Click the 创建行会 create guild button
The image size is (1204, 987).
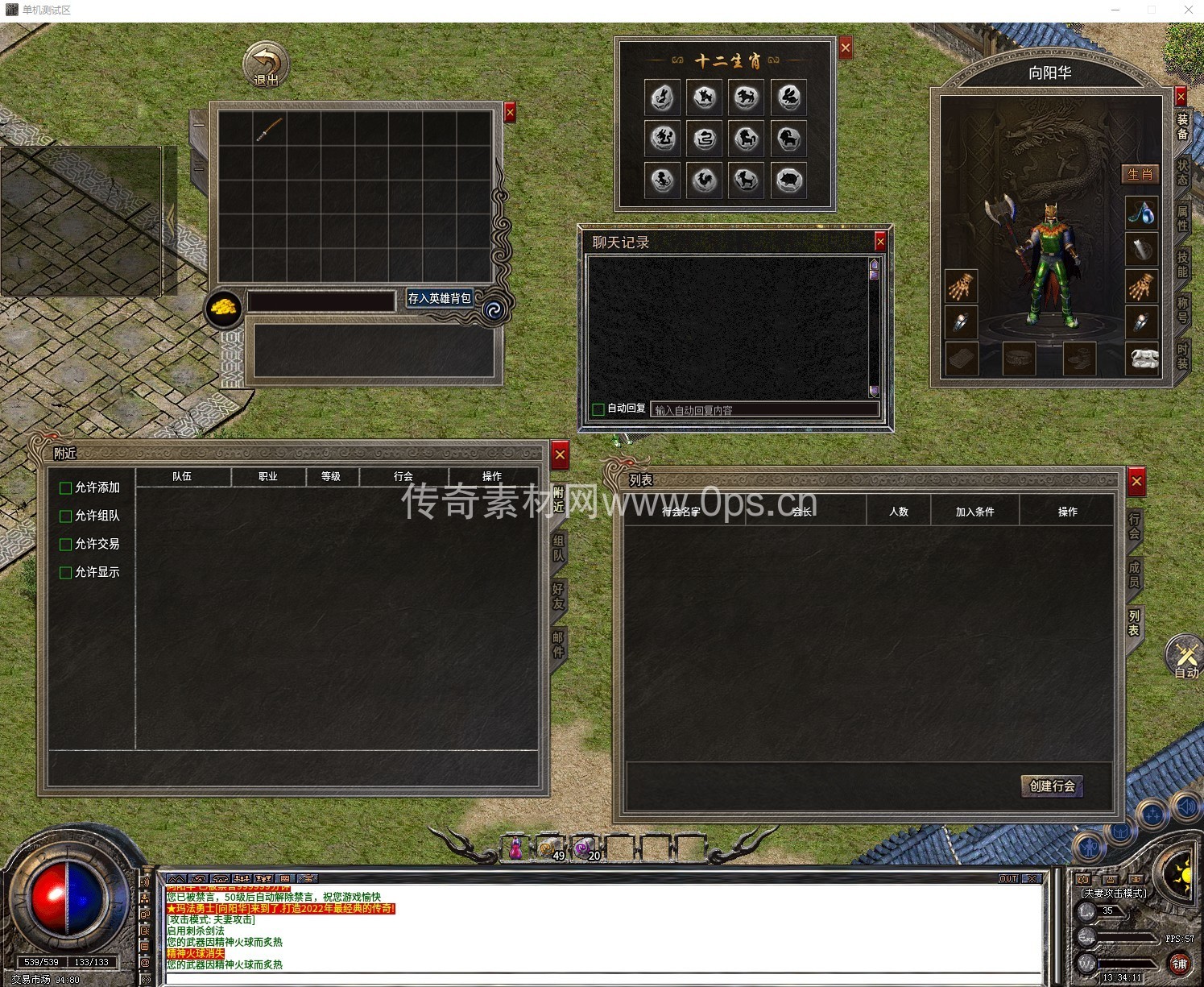tap(1052, 786)
